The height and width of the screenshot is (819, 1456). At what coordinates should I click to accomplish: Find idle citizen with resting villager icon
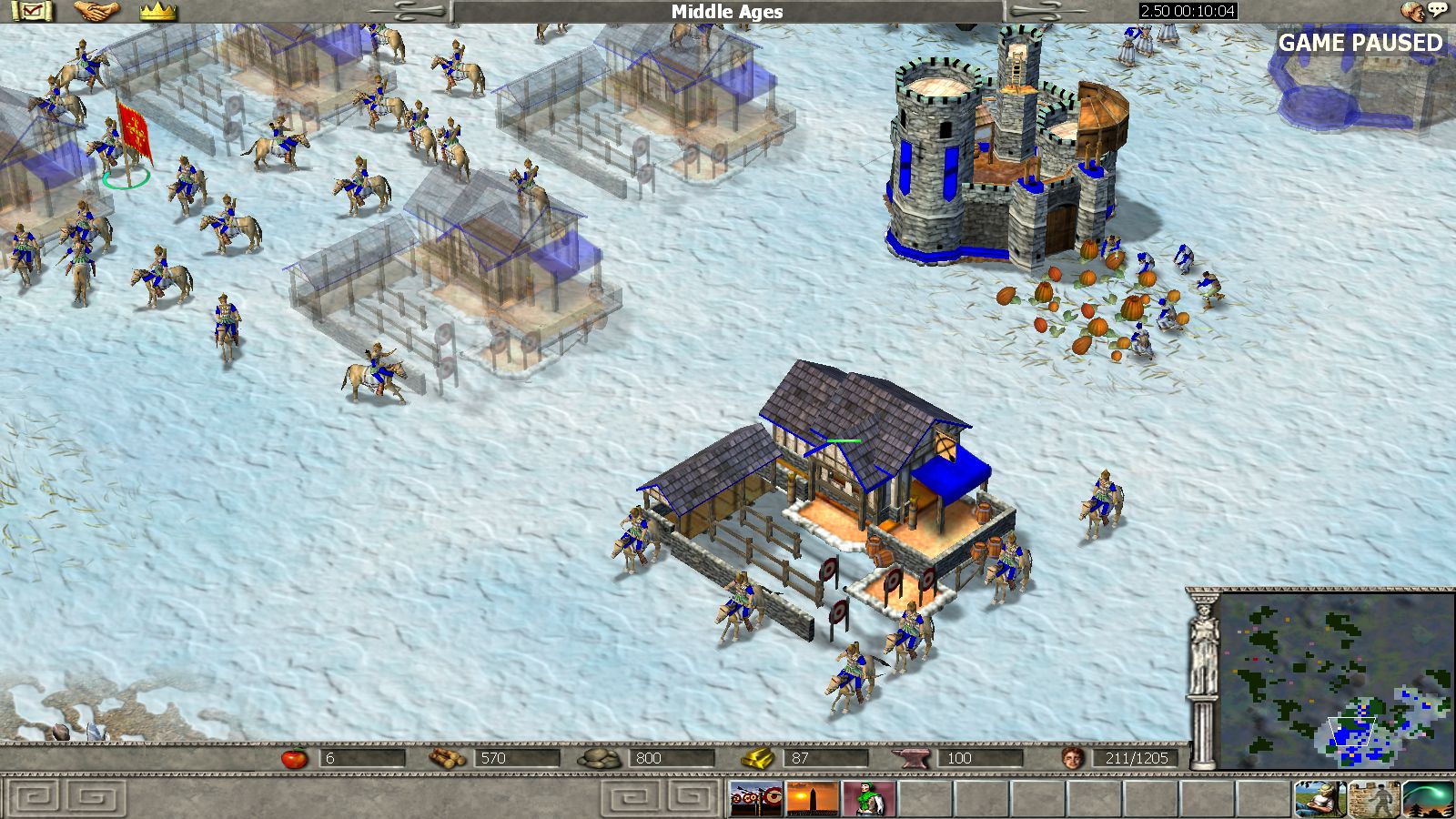[1320, 799]
